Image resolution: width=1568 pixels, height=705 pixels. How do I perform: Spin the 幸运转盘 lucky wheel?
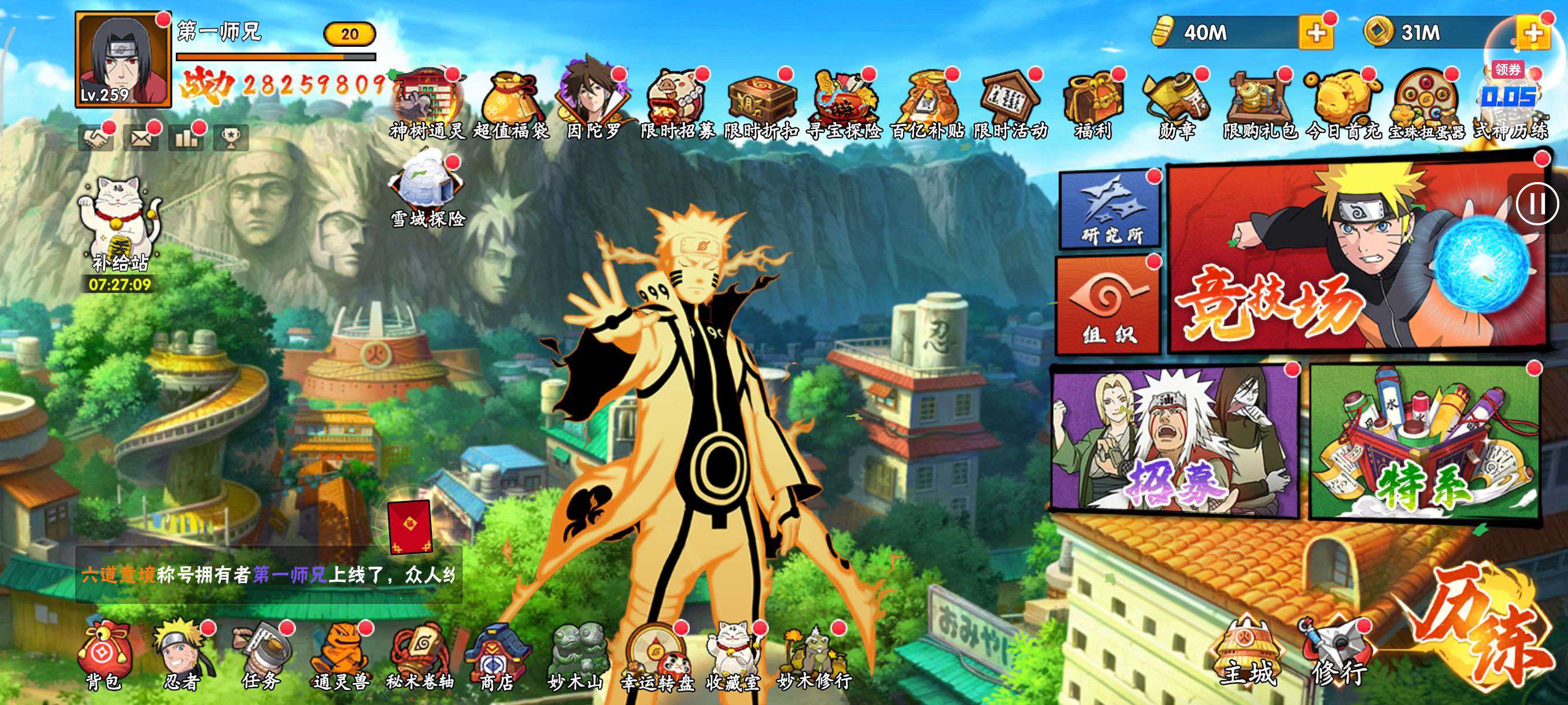tap(656, 658)
